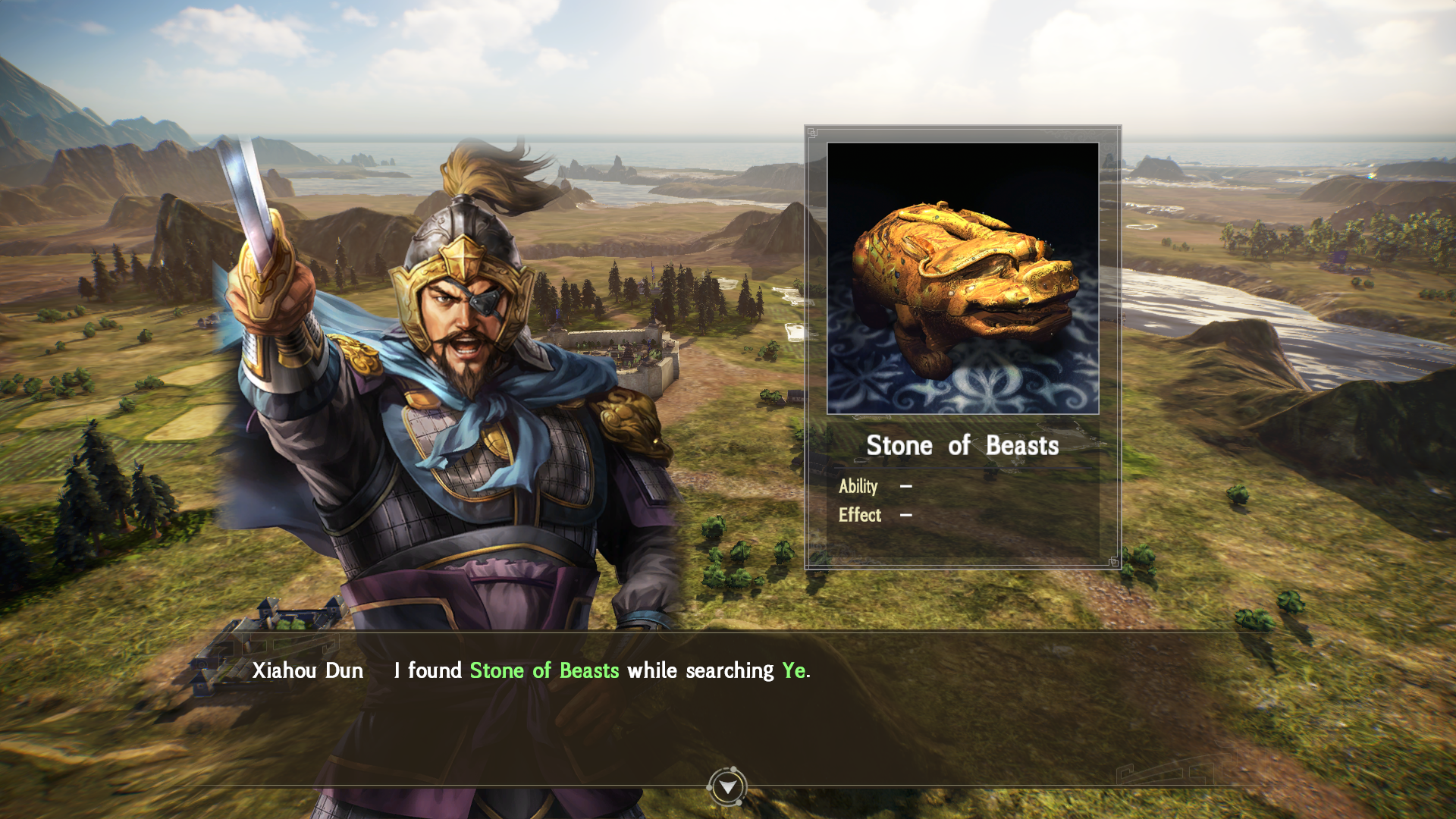1456x819 pixels.
Task: Advance dialogue with the down-arrow continue button
Action: pos(727,787)
